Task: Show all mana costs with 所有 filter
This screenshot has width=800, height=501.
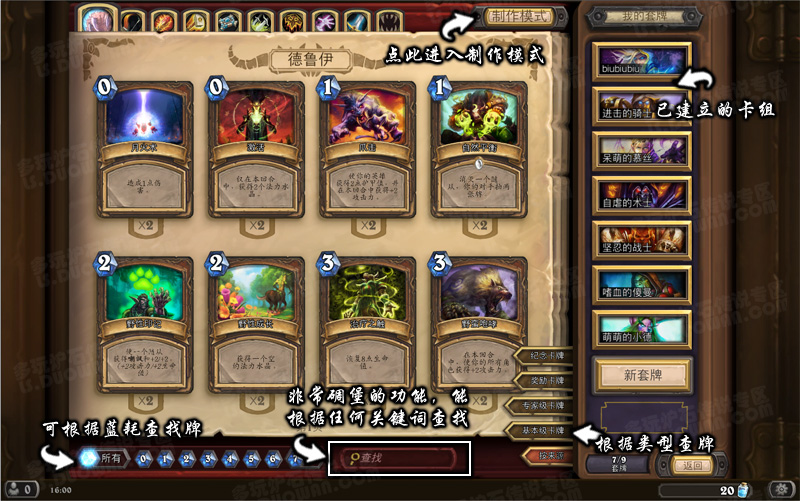Action: (101, 458)
